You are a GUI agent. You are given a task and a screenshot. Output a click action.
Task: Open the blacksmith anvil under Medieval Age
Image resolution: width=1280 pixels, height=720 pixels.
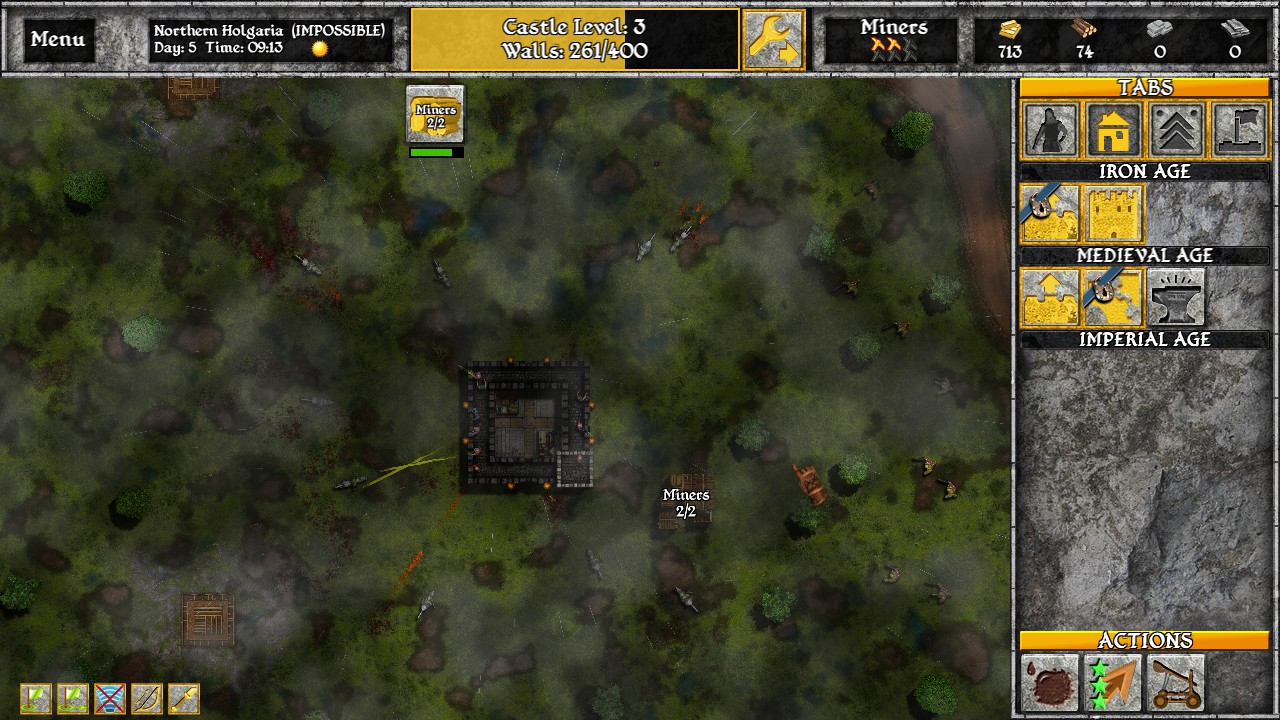tap(1176, 297)
